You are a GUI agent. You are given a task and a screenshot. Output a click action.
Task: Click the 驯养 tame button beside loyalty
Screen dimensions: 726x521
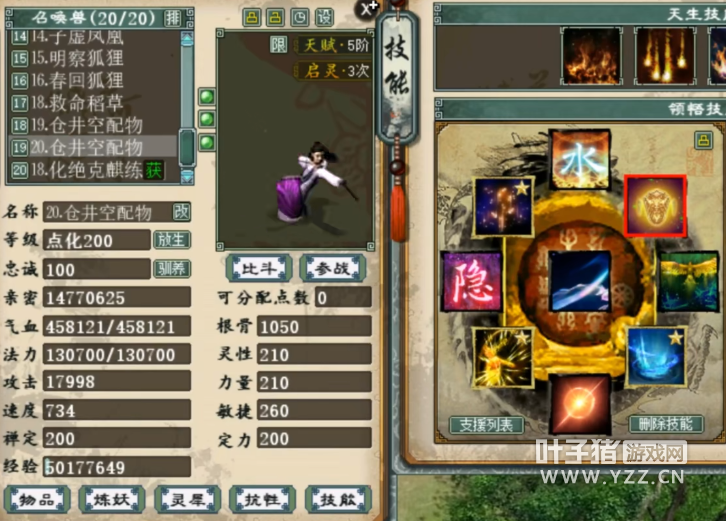point(170,269)
